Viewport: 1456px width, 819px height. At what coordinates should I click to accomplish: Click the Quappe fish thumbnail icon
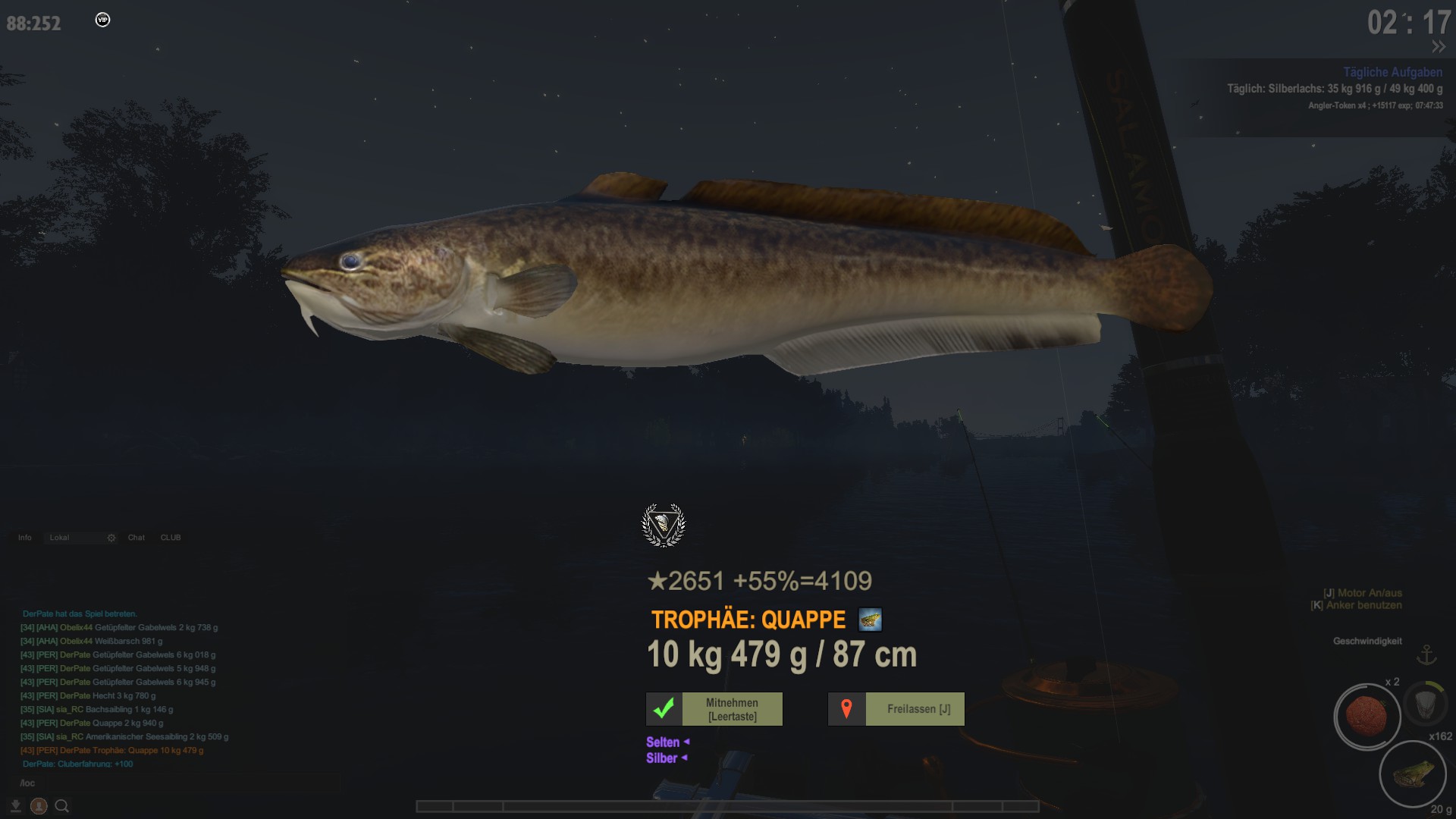coord(870,620)
